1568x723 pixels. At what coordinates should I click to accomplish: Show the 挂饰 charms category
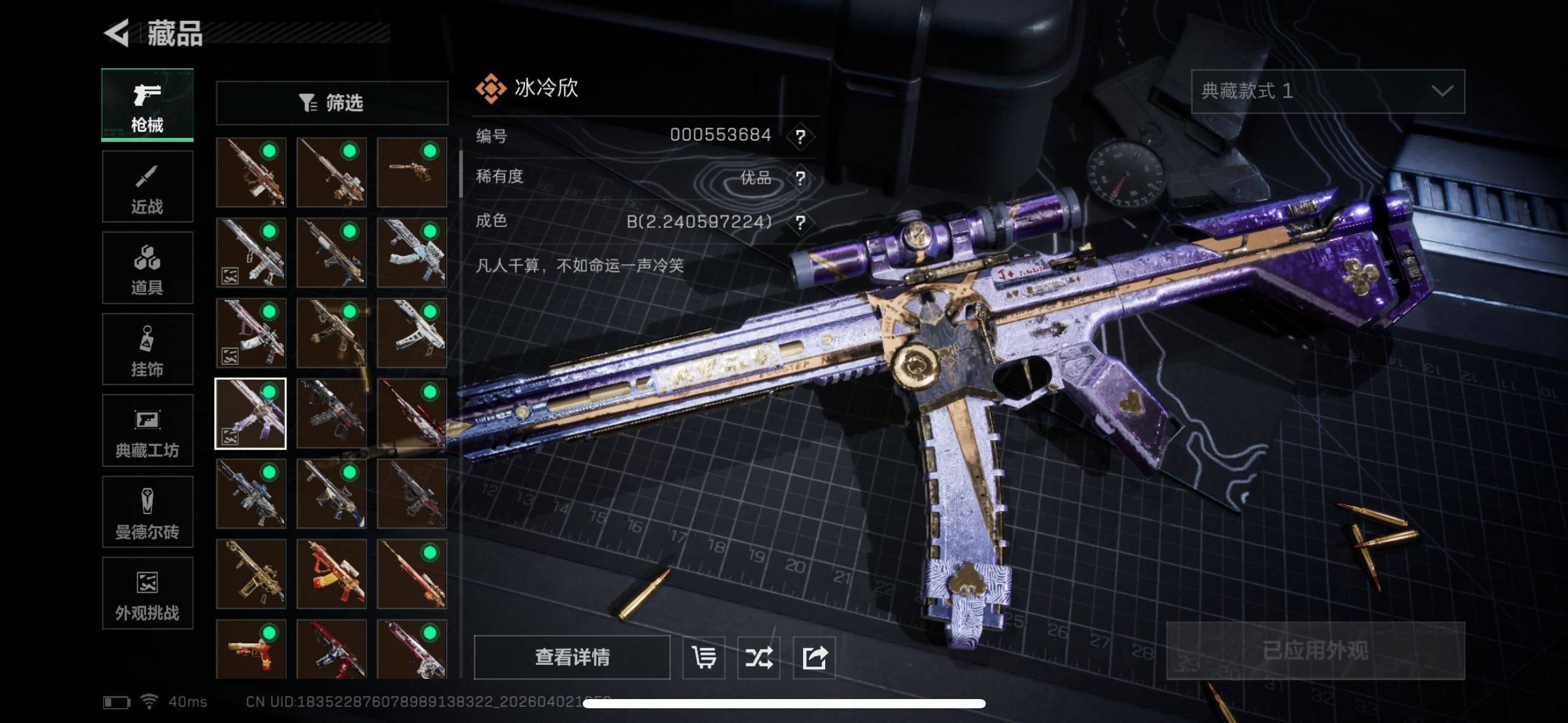147,350
